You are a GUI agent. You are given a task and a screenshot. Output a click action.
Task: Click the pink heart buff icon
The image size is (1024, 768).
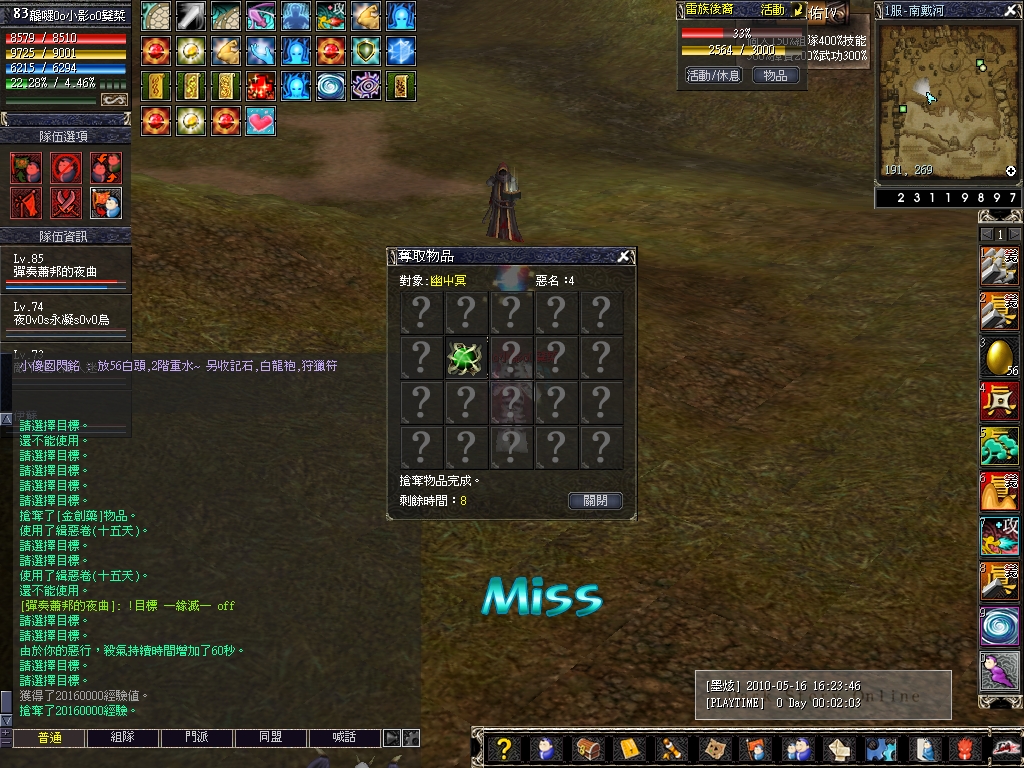pos(260,121)
